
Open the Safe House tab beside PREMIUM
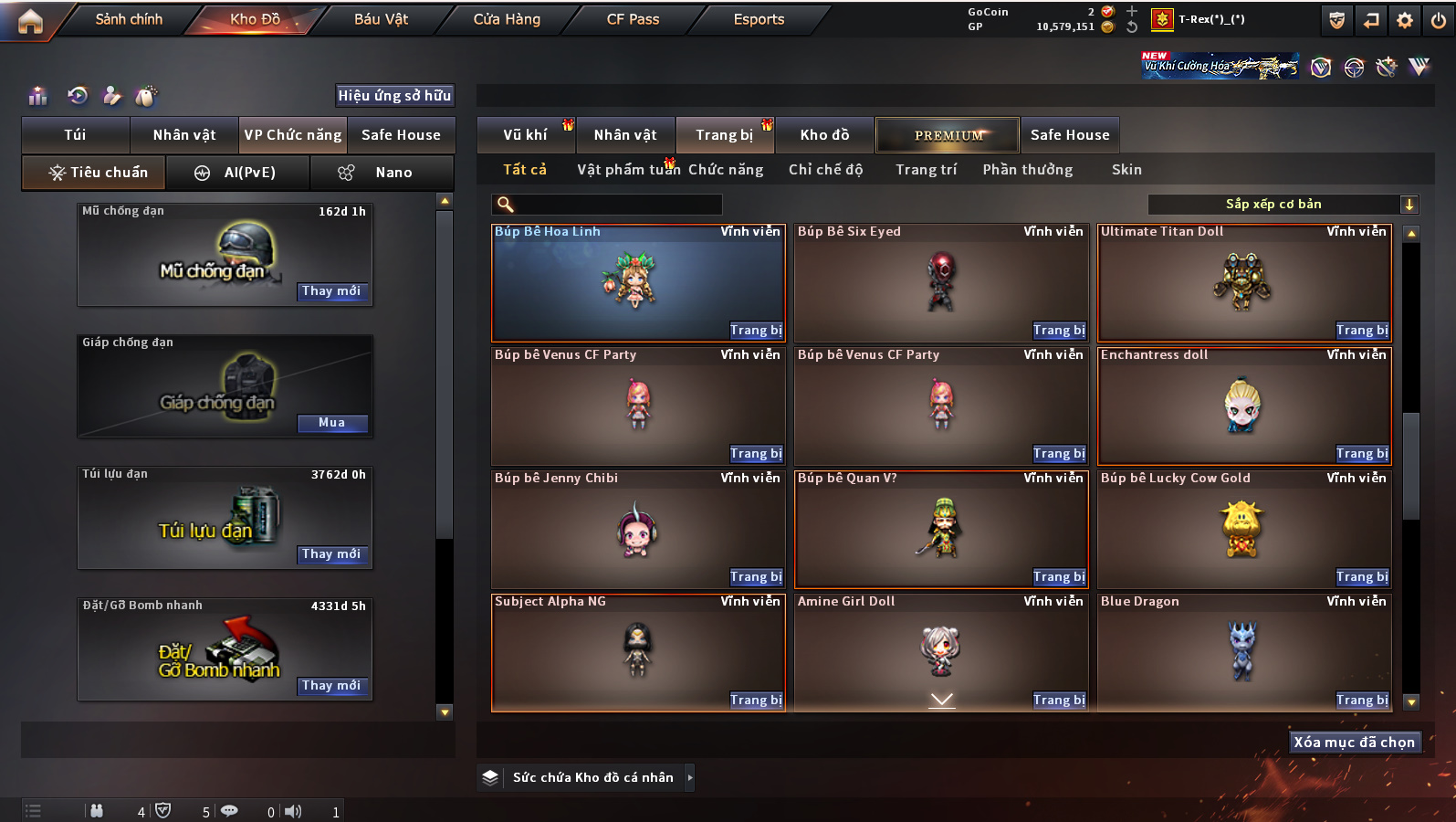(x=1069, y=135)
